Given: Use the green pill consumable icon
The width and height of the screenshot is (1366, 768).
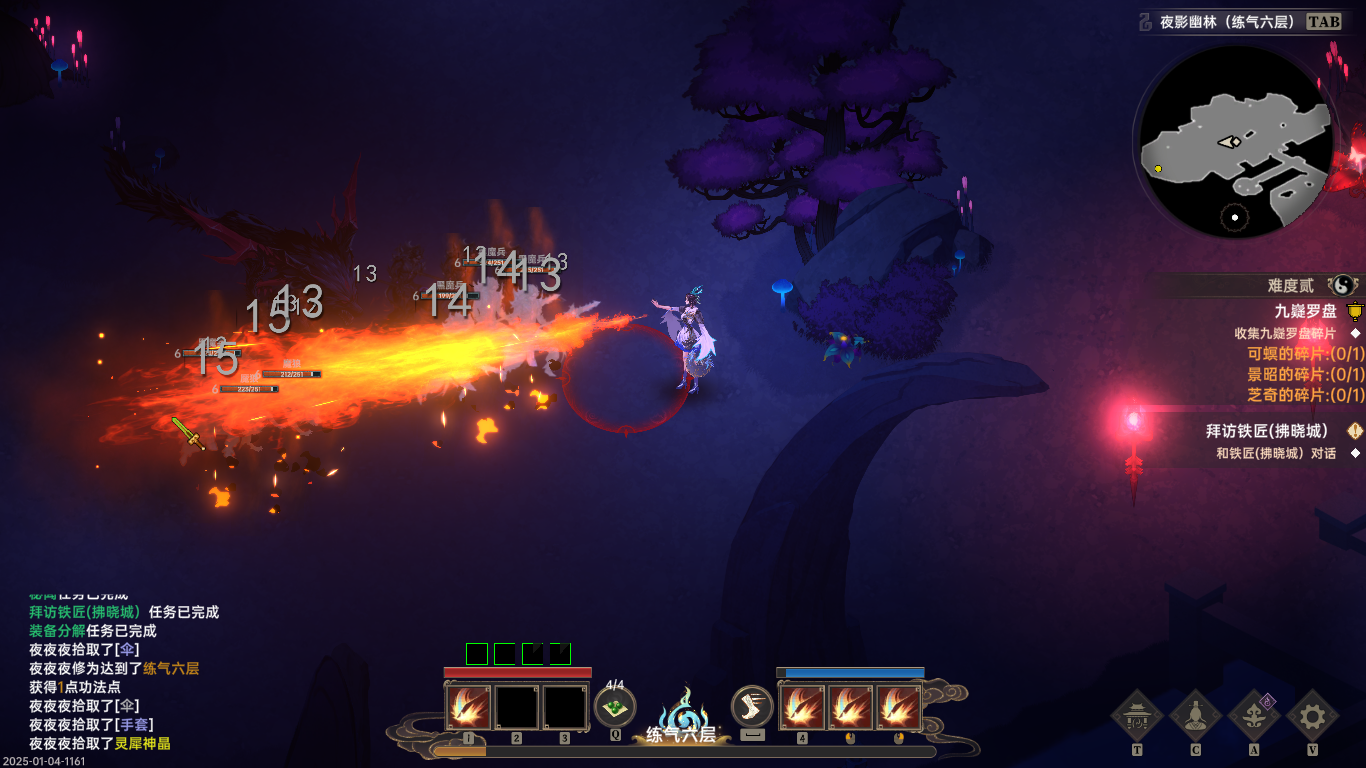Looking at the screenshot, I should click(x=615, y=707).
